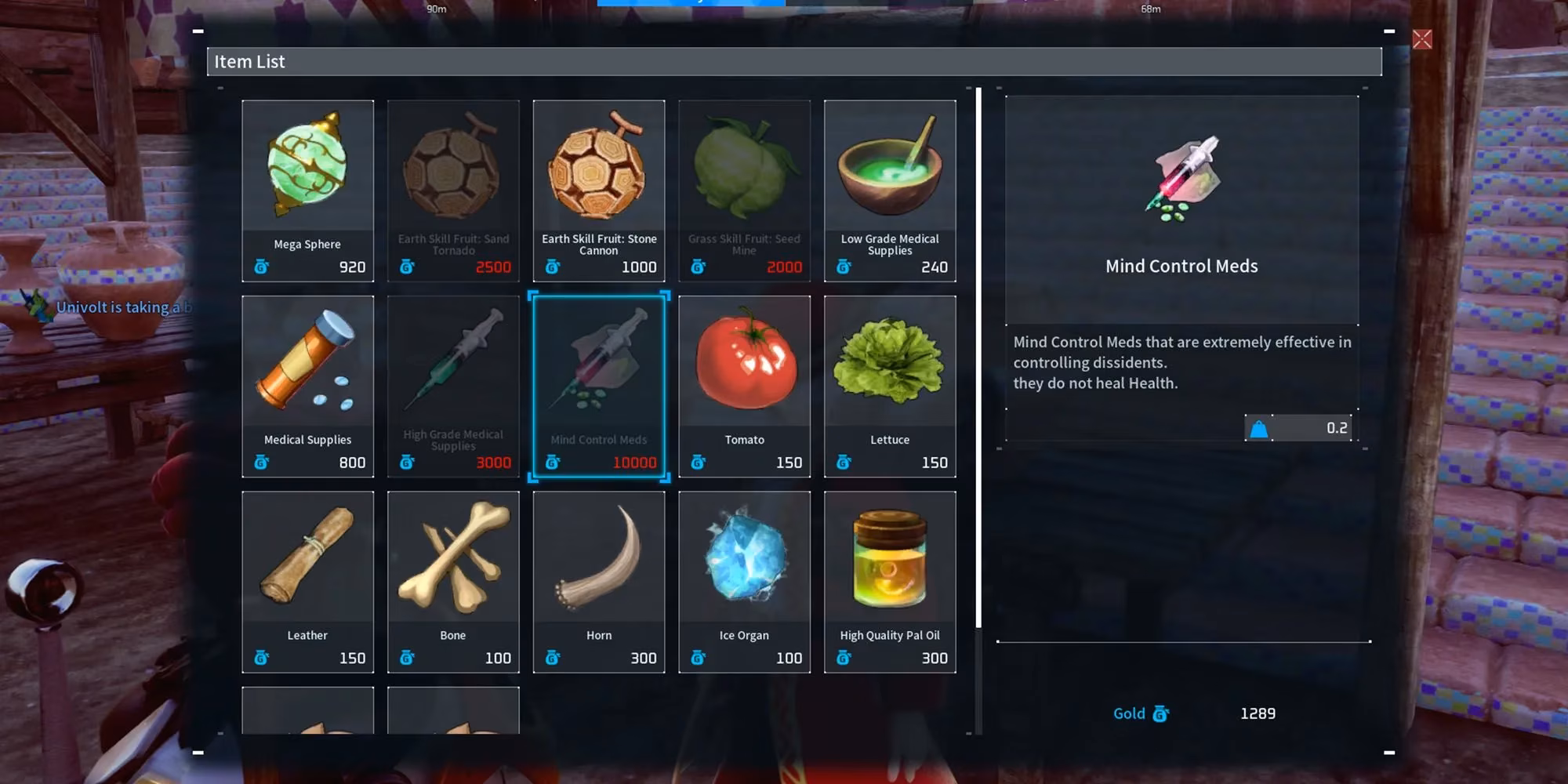Select Grass Skill Fruit: Seed Mine
The height and width of the screenshot is (784, 1568).
tap(744, 191)
